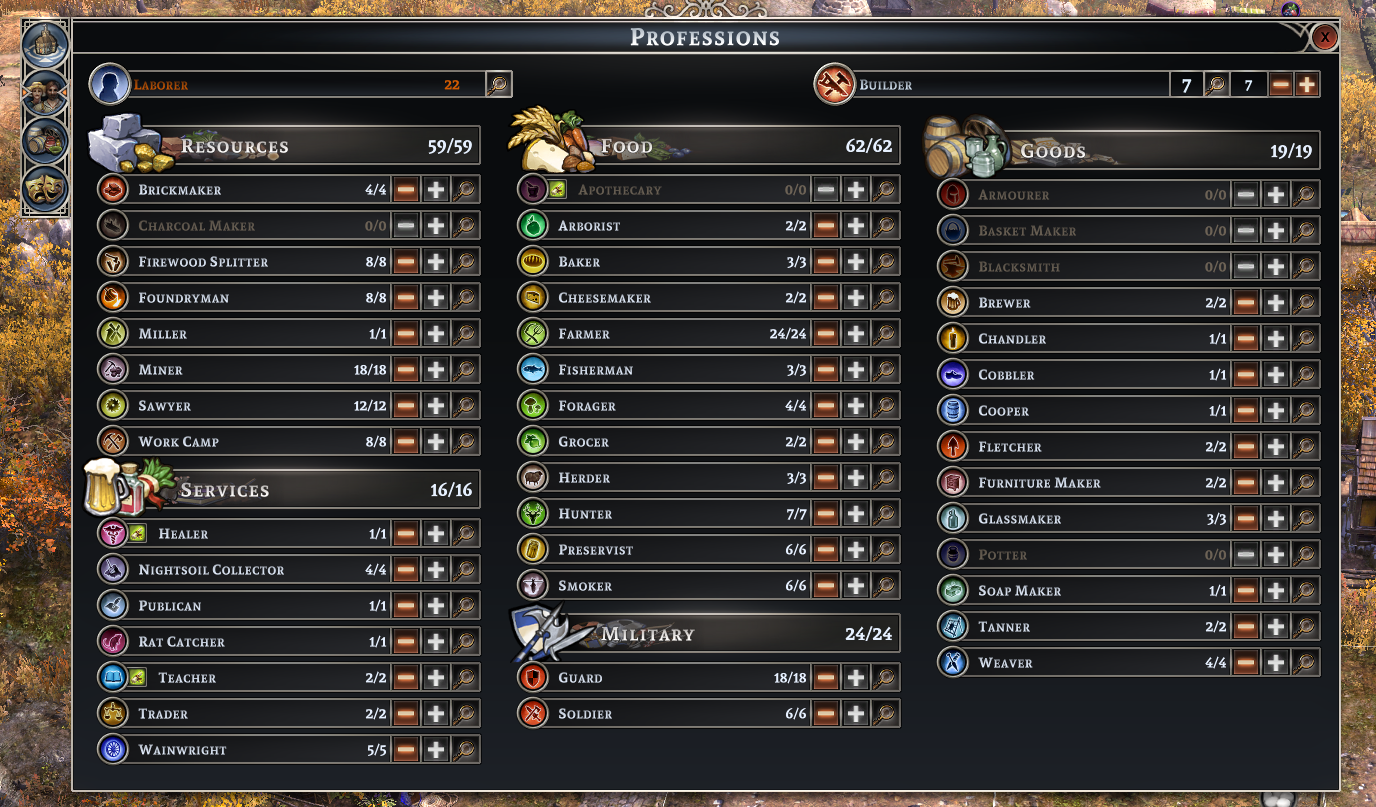Find the Hunter workers via magnifier
Screen dimensions: 1376x807
(885, 514)
